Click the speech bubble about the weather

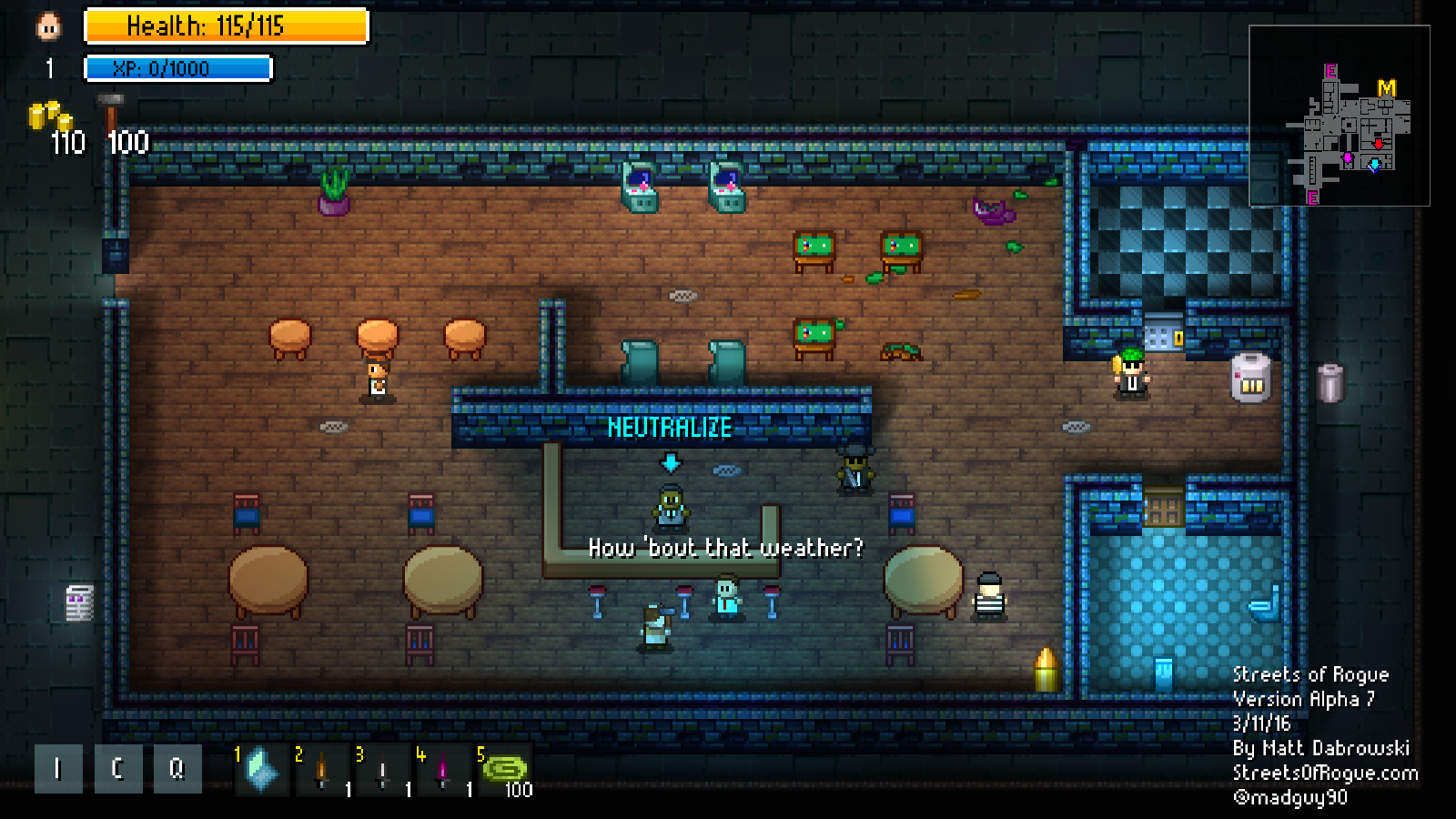tap(726, 550)
